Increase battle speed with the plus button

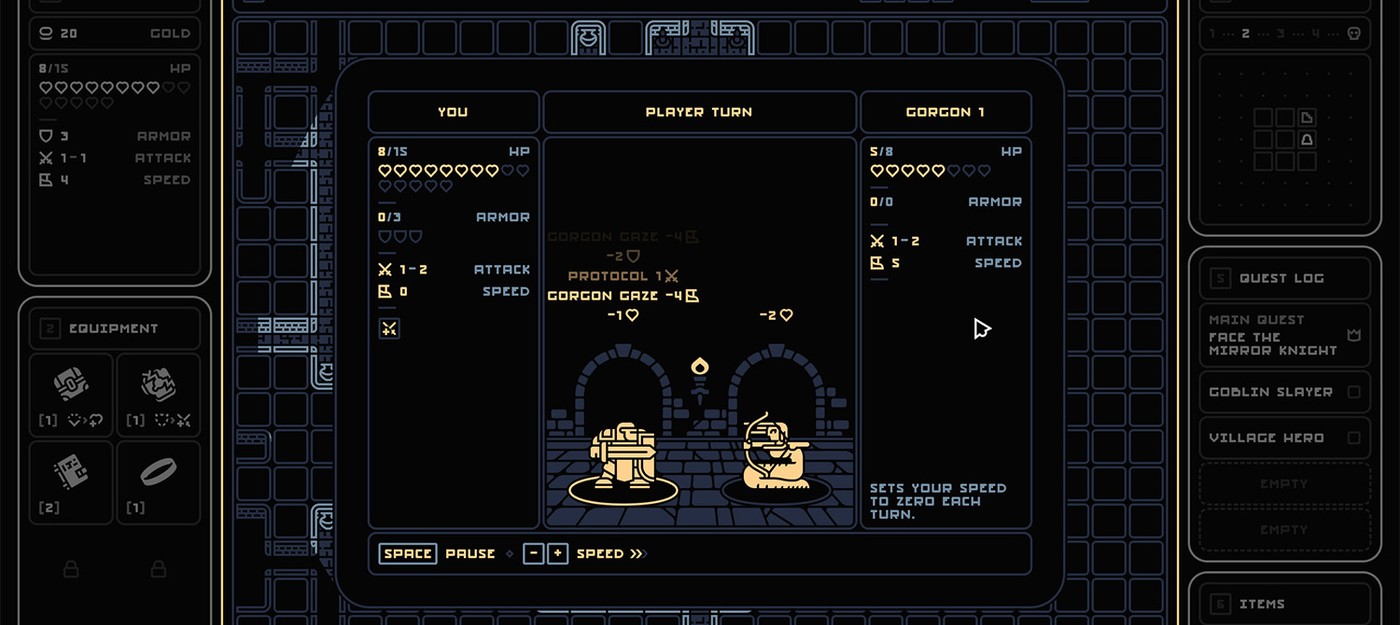pos(558,554)
